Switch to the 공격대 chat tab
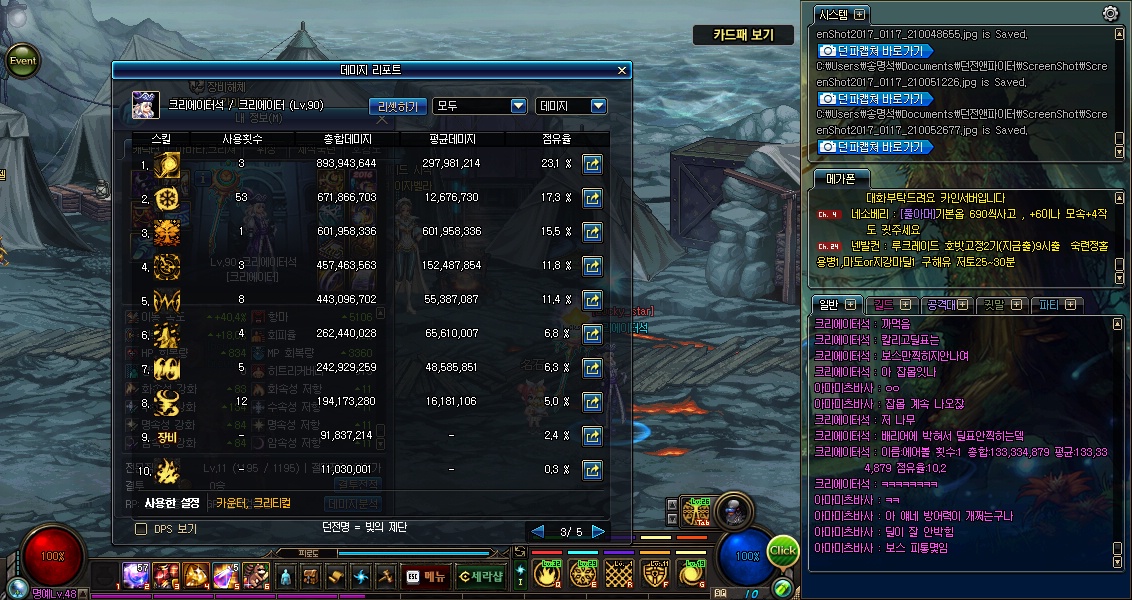 [944, 304]
